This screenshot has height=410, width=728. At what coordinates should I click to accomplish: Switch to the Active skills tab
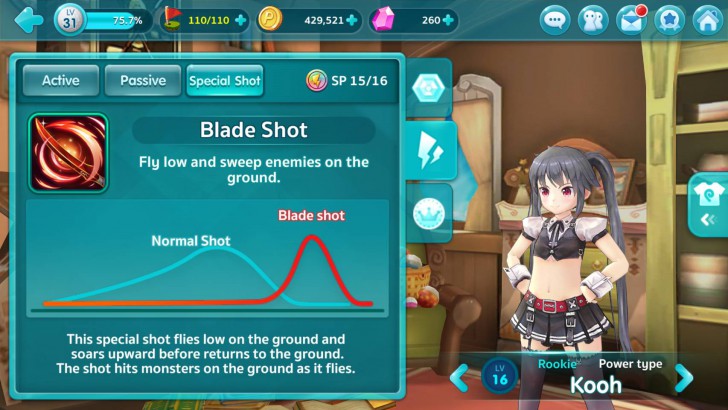pos(61,81)
